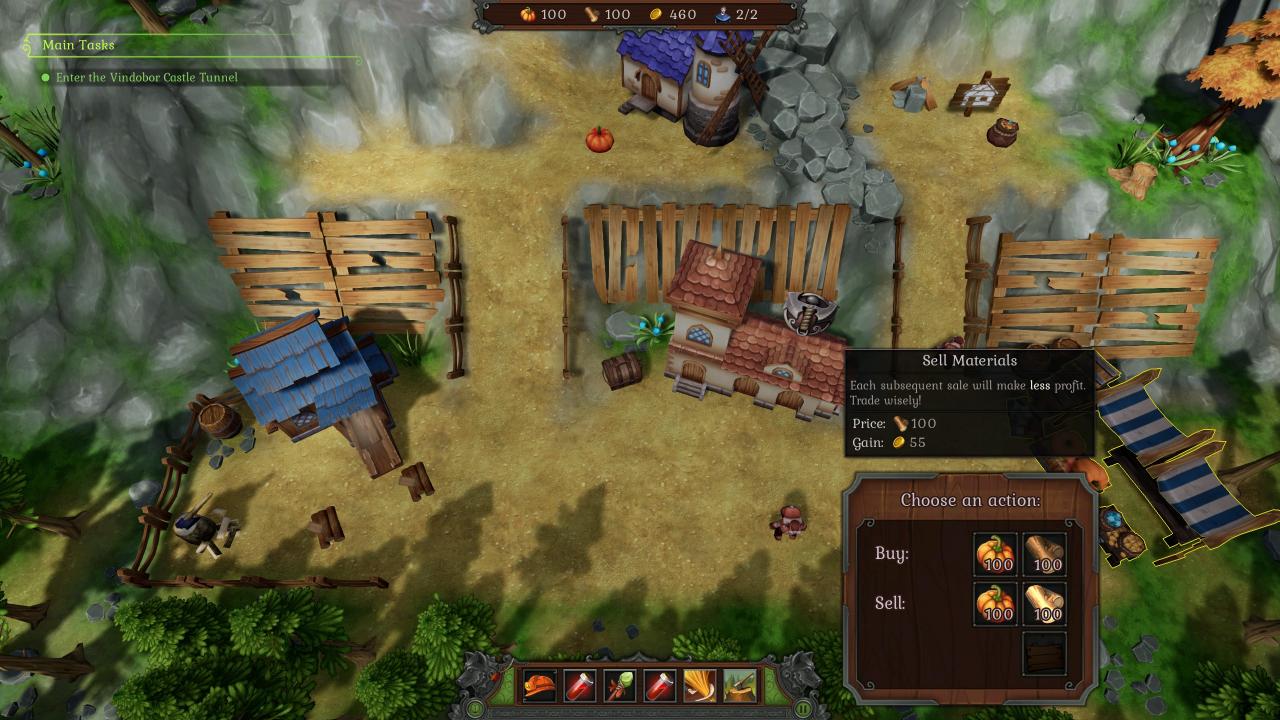Sell 100 wood using the Sell log icon
Screen dimensions: 1280x720
click(x=1045, y=604)
